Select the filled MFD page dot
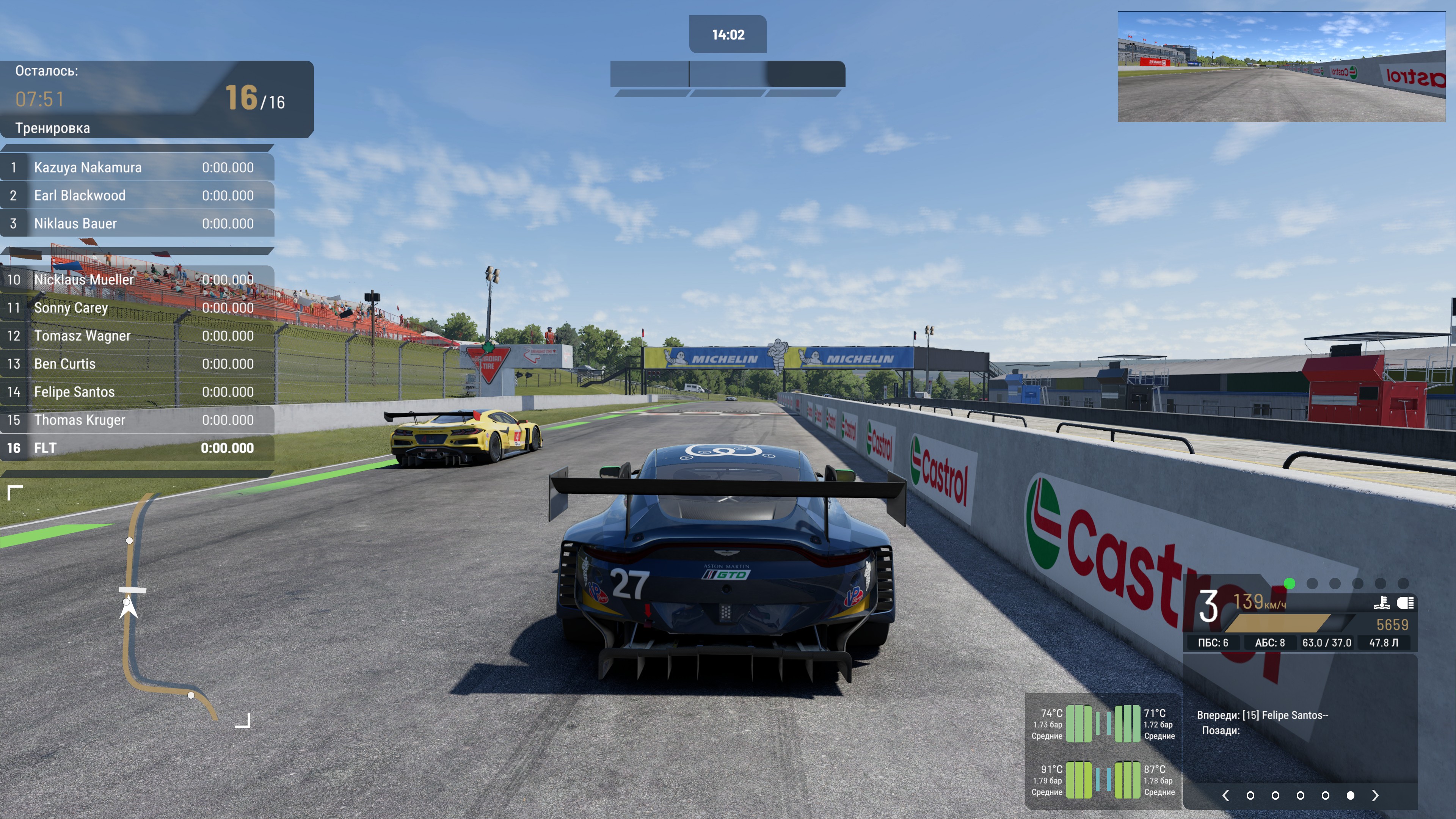1456x819 pixels. (1350, 795)
